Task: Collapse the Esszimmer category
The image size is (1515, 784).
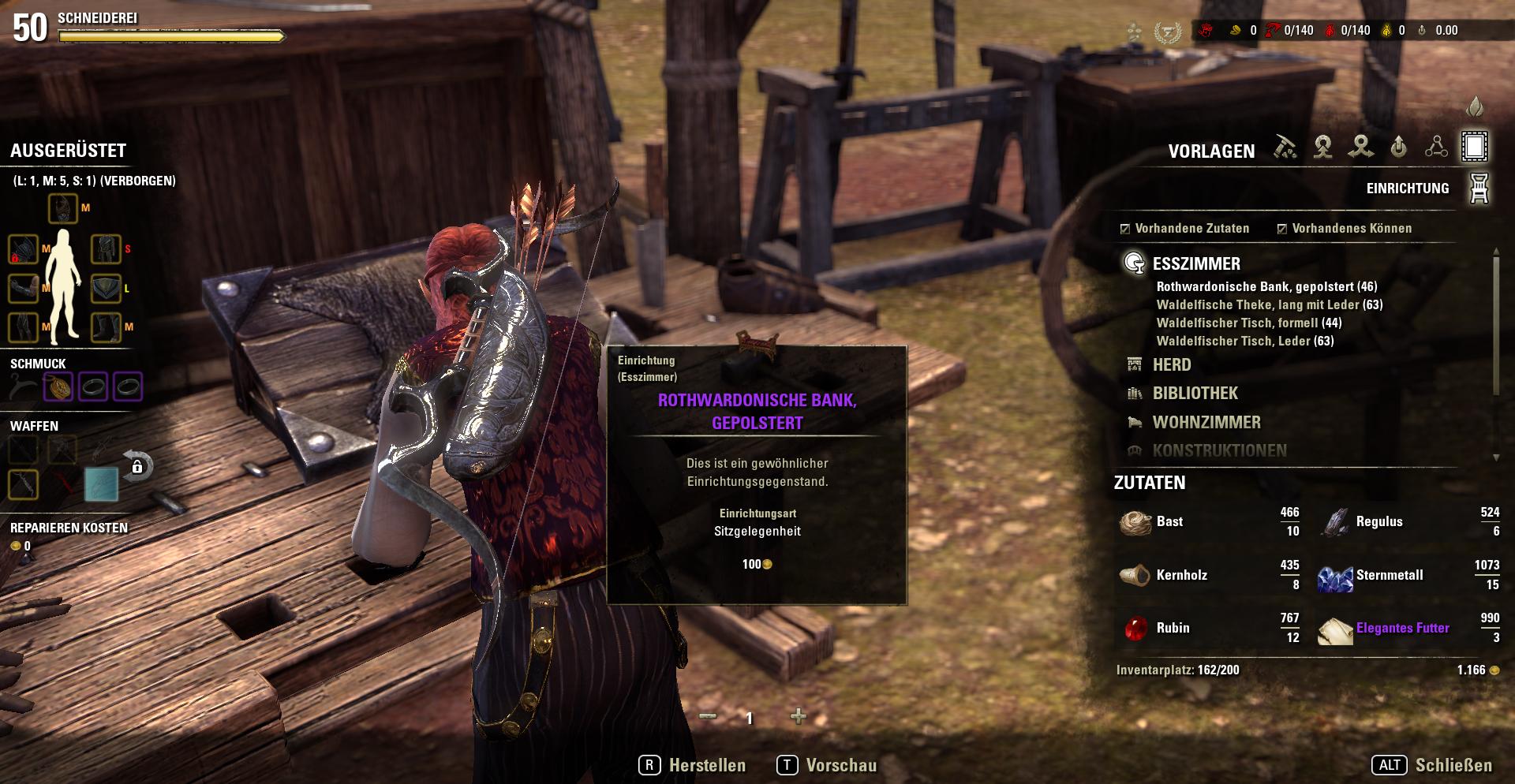Action: [x=1195, y=263]
